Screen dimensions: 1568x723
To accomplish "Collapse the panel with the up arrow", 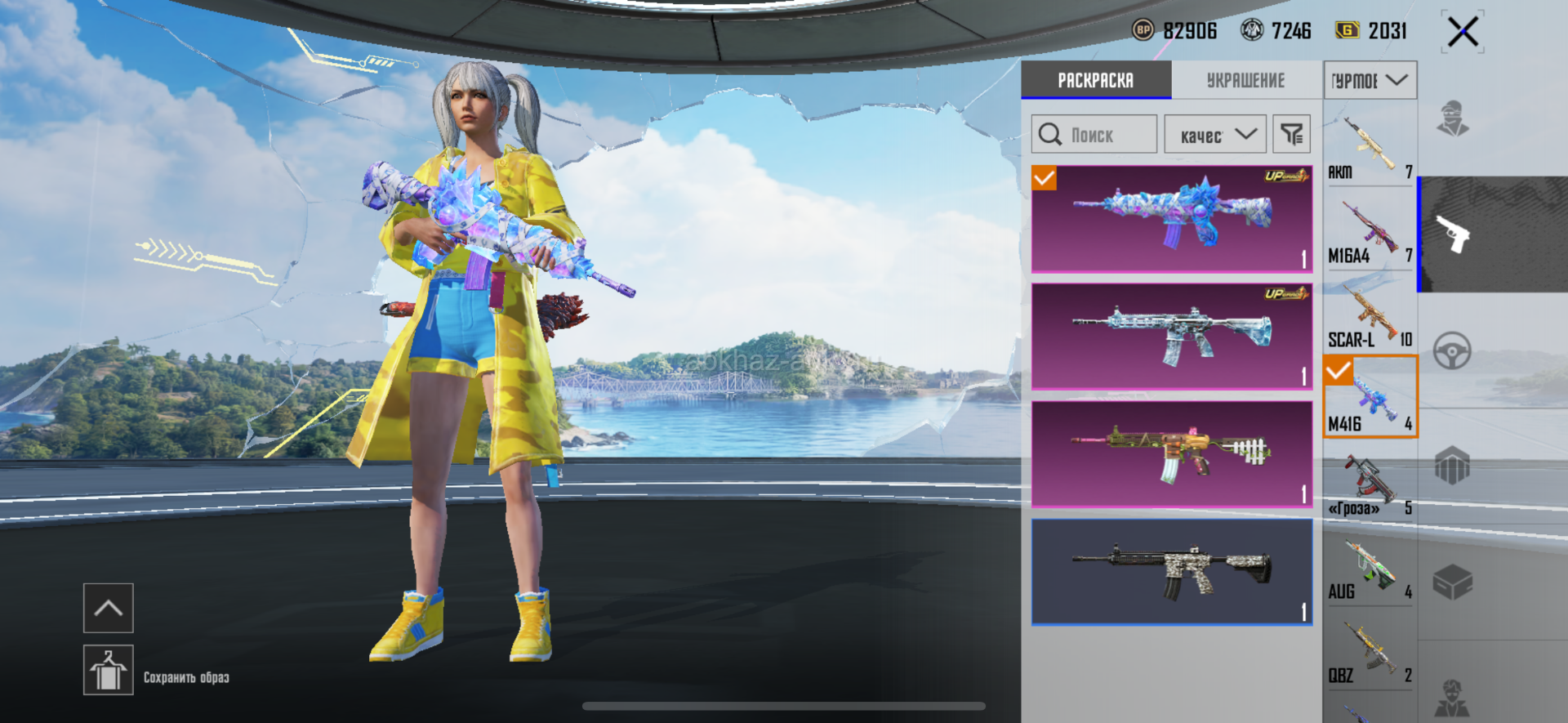I will [x=109, y=608].
